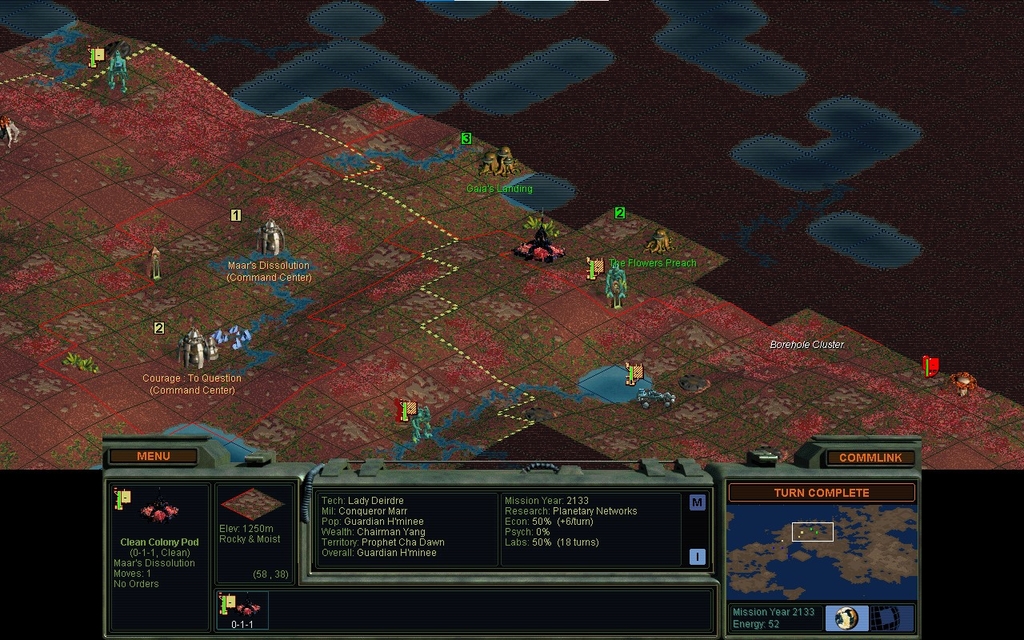The height and width of the screenshot is (640, 1024).
Task: Open the Maar's Dissolution base
Action: [x=269, y=238]
